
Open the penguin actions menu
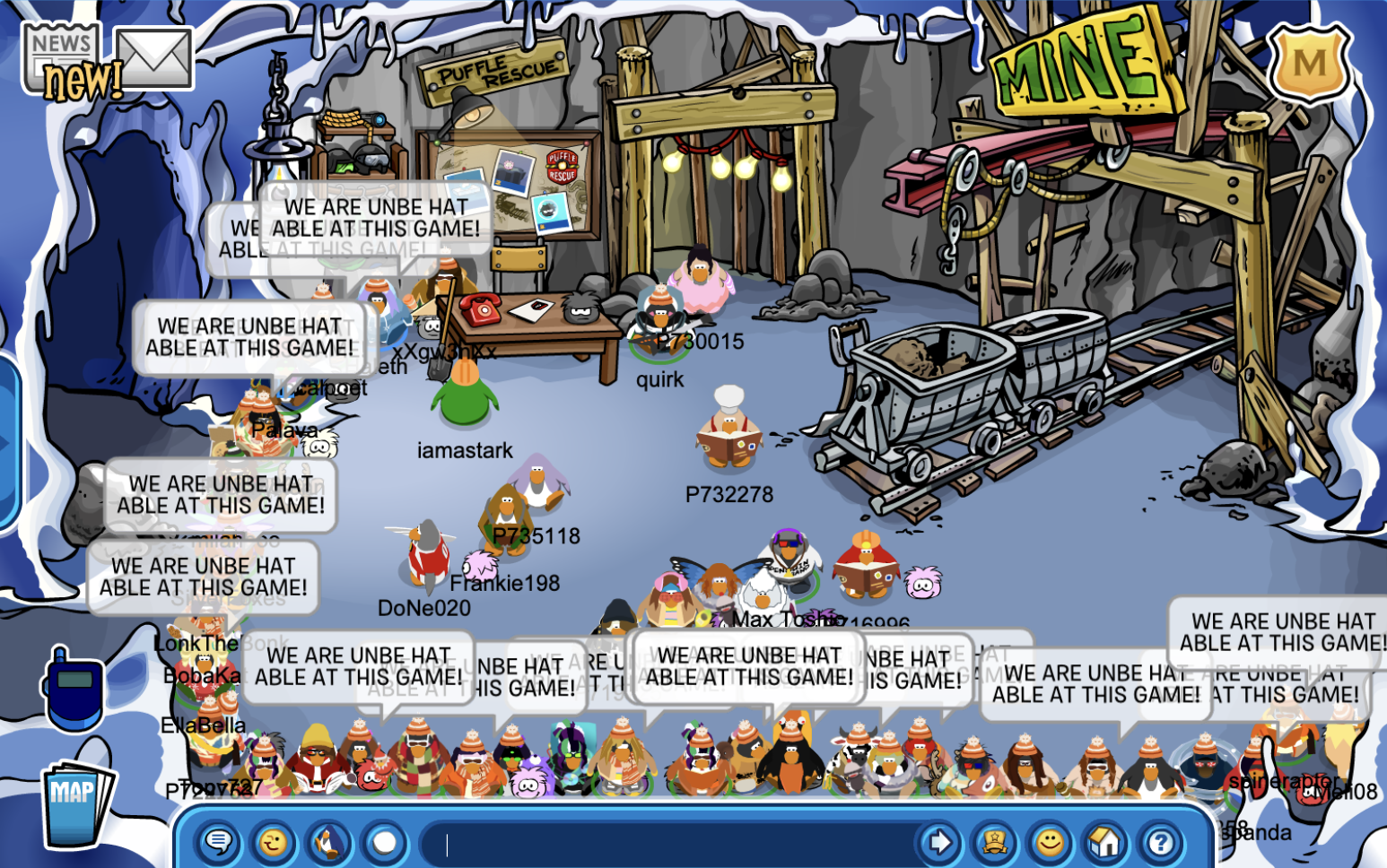[329, 843]
